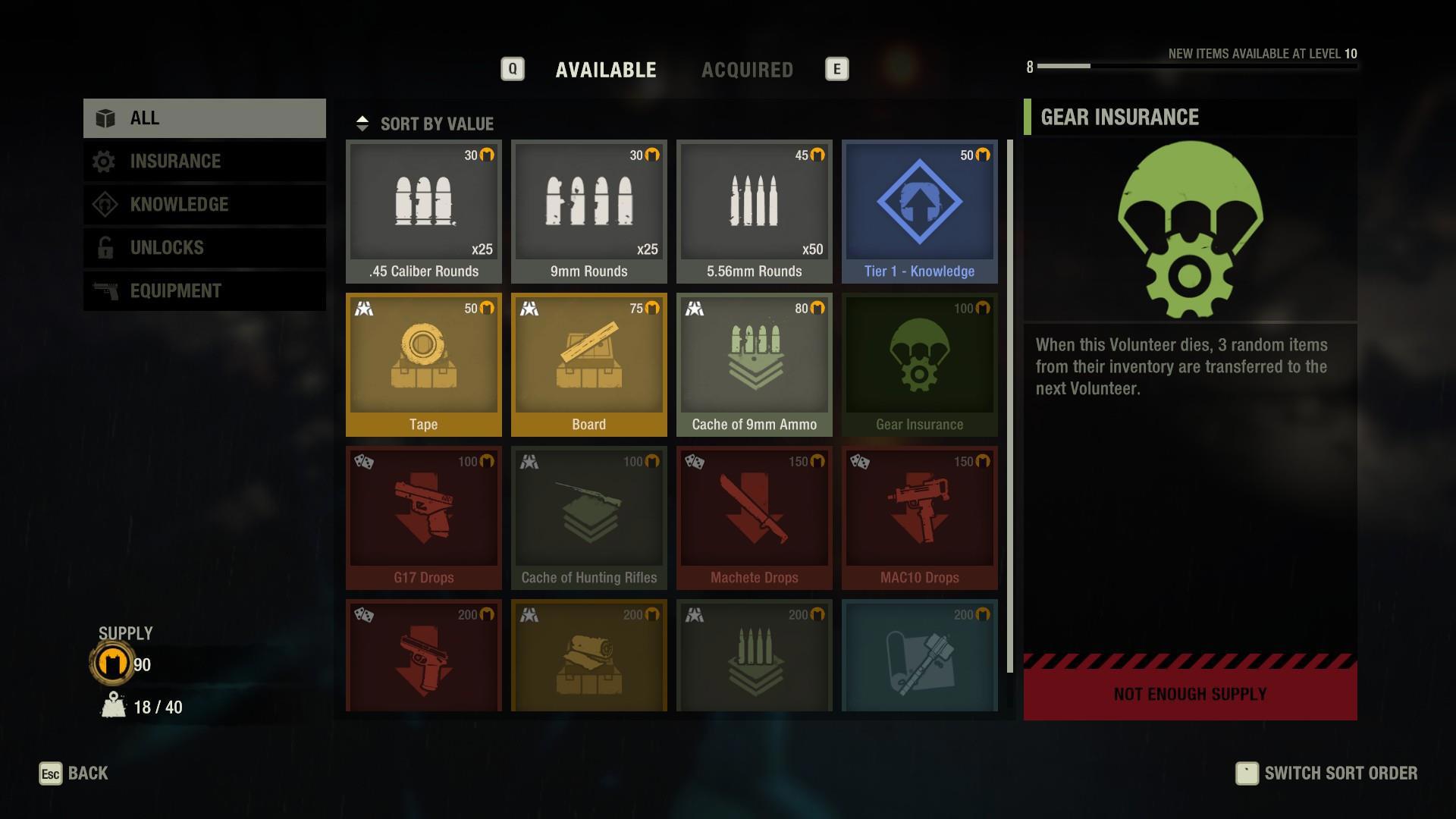Open the Unlocks category

[x=205, y=248]
